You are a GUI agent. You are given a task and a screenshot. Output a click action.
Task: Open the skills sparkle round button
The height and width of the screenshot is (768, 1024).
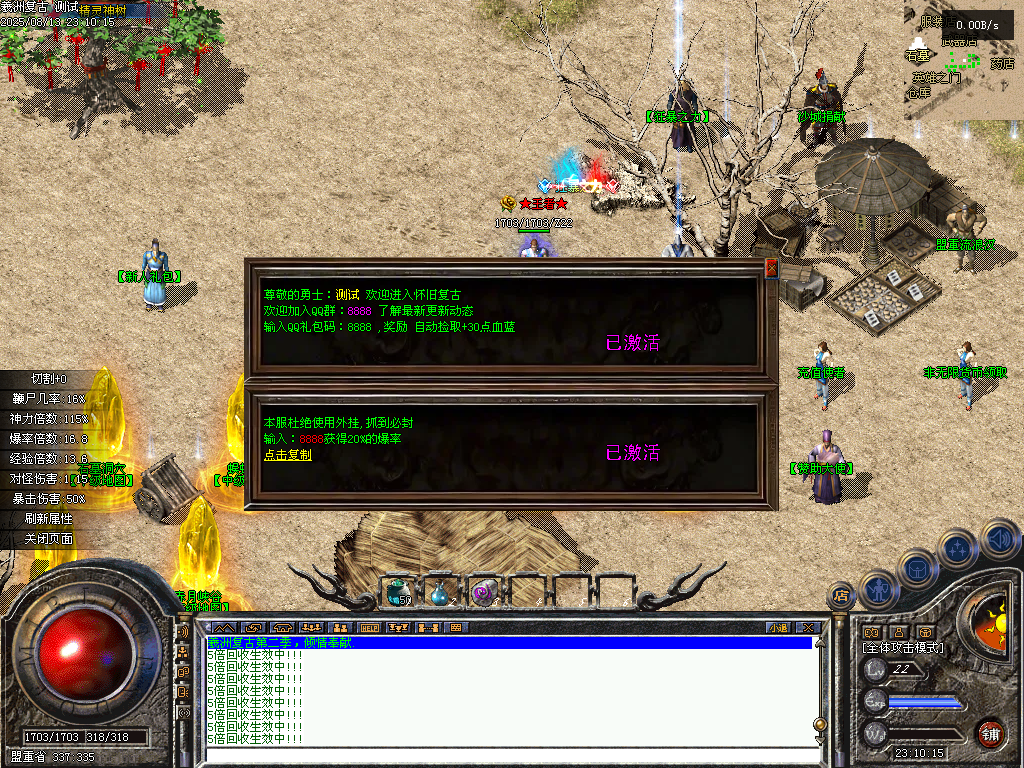958,548
